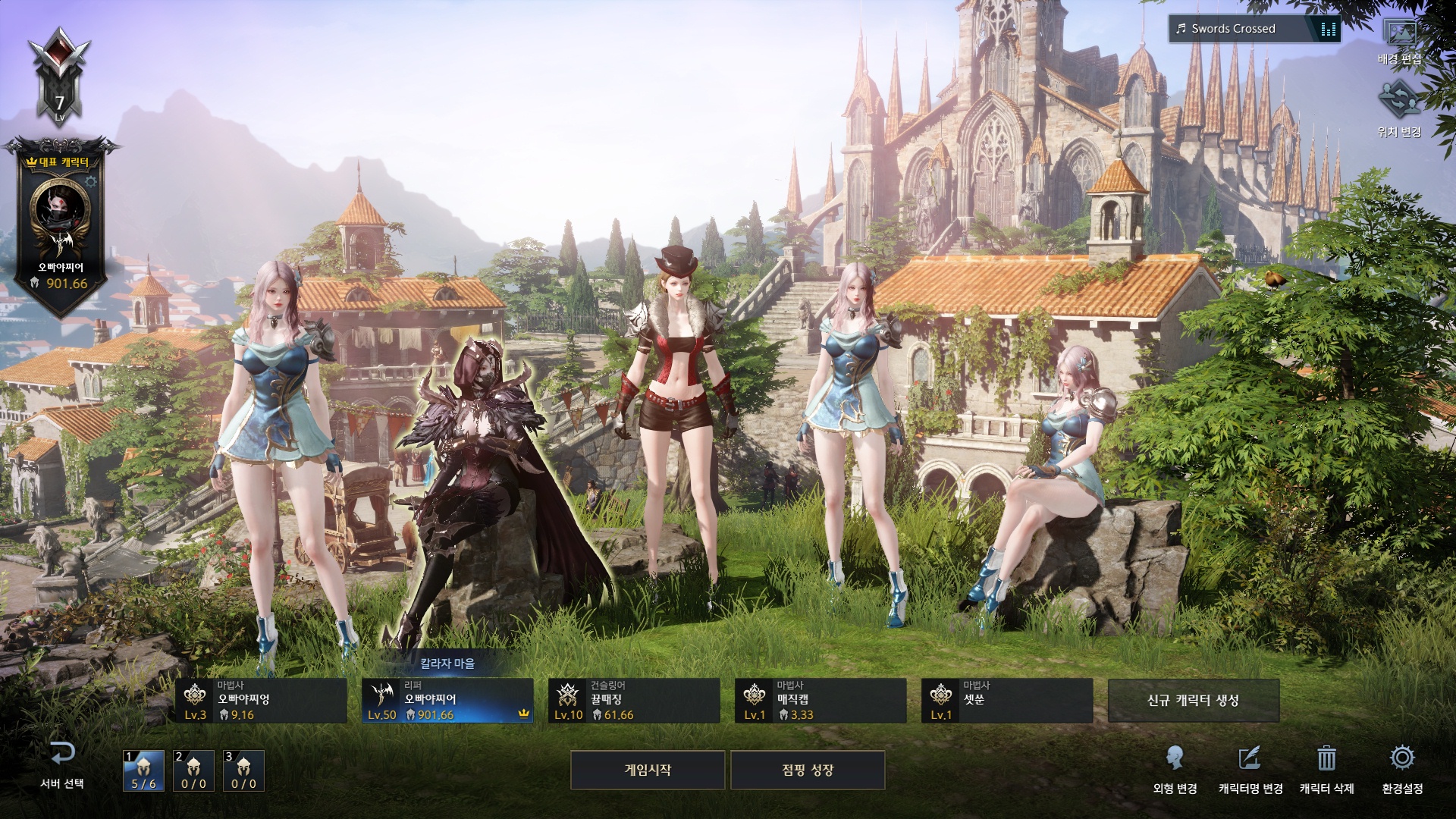Open the 대표 캐릭터 portrait gear
The height and width of the screenshot is (819, 1456).
click(x=91, y=182)
